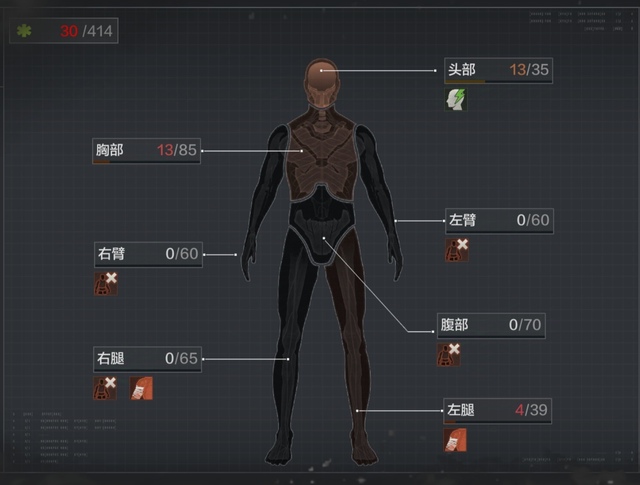
Task: Click the destroyed-limb icon under 右臂
Action: point(106,283)
